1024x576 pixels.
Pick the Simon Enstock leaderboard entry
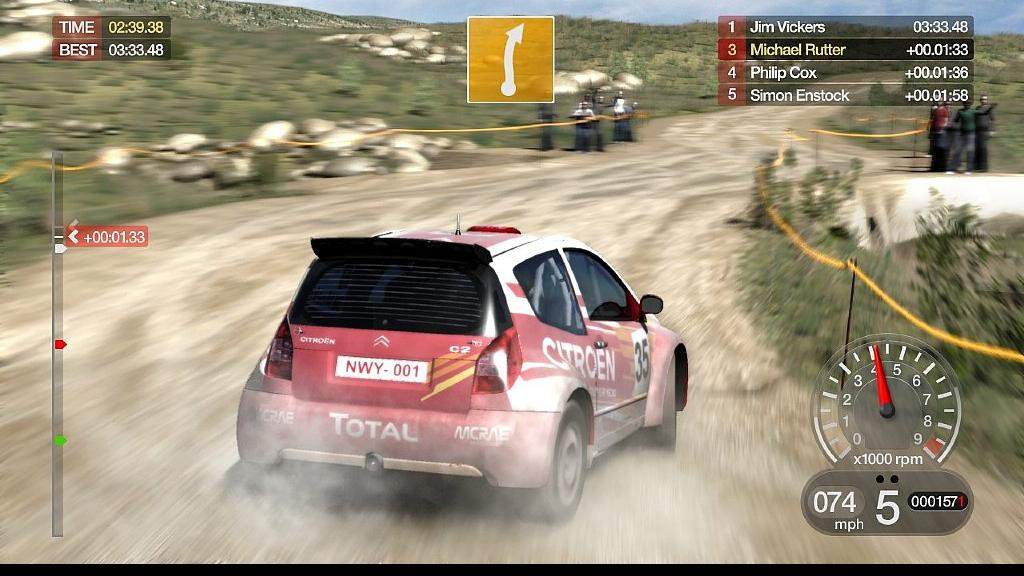click(845, 96)
